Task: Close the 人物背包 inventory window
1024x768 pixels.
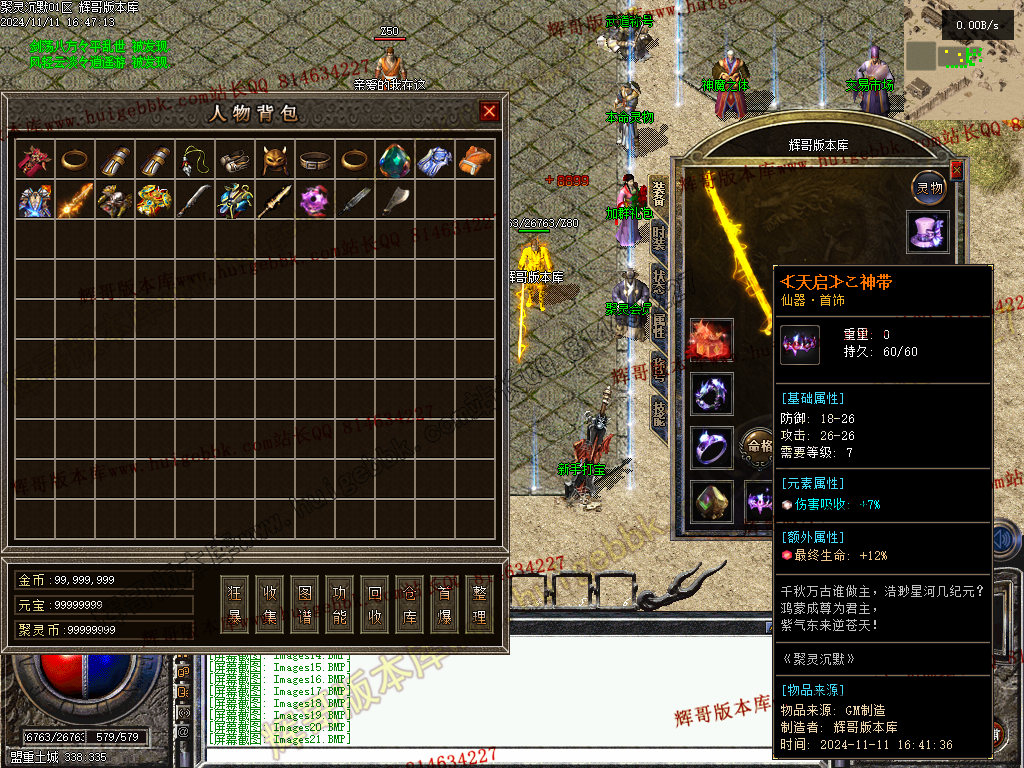Action: click(489, 111)
